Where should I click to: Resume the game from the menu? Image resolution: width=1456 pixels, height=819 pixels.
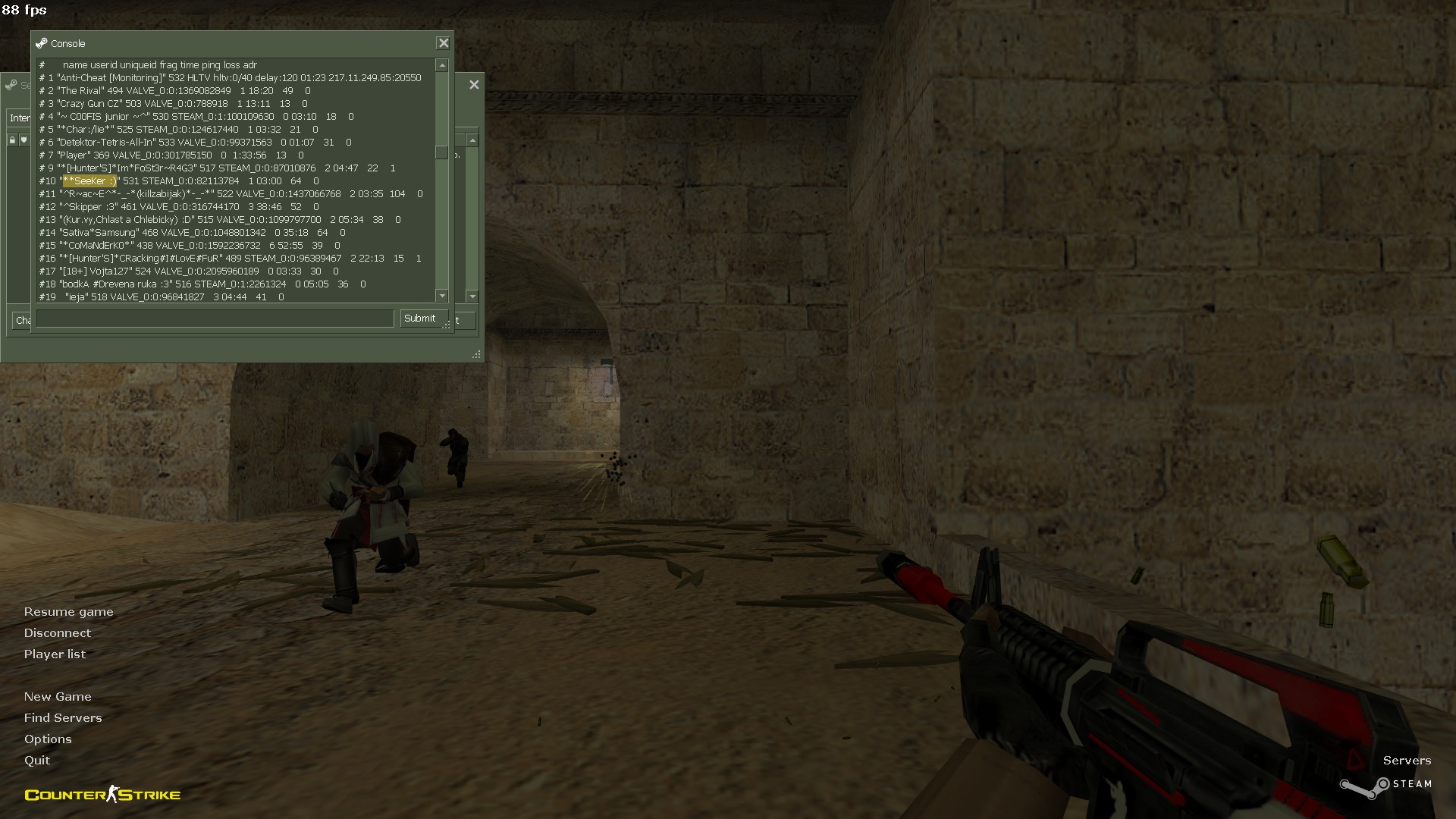tap(68, 612)
